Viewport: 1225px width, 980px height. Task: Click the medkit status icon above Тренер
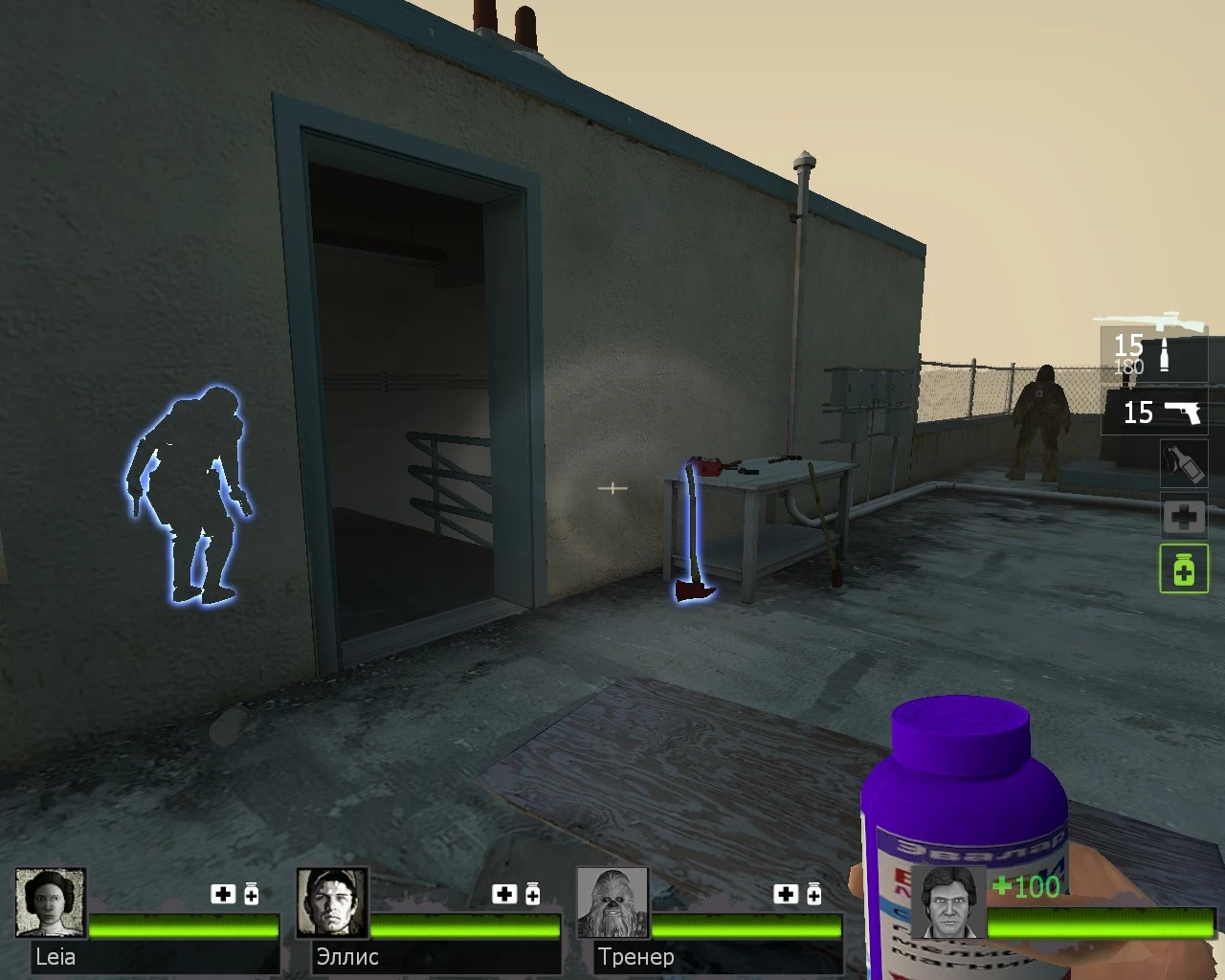click(x=787, y=894)
